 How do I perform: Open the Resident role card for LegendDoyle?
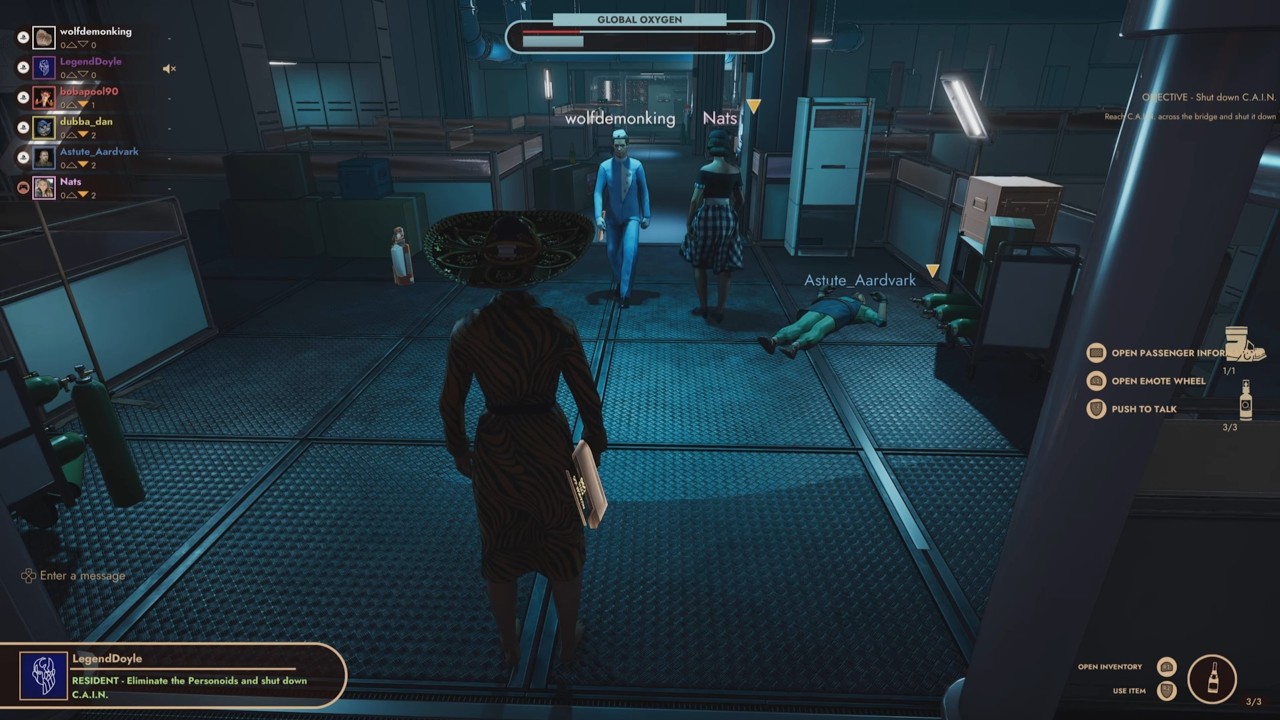pos(173,676)
